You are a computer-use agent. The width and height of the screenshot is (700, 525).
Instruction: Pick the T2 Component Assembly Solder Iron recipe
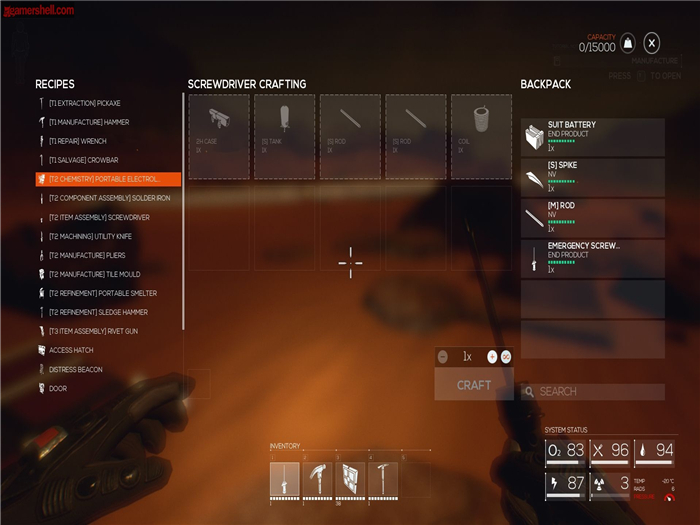pos(109,198)
